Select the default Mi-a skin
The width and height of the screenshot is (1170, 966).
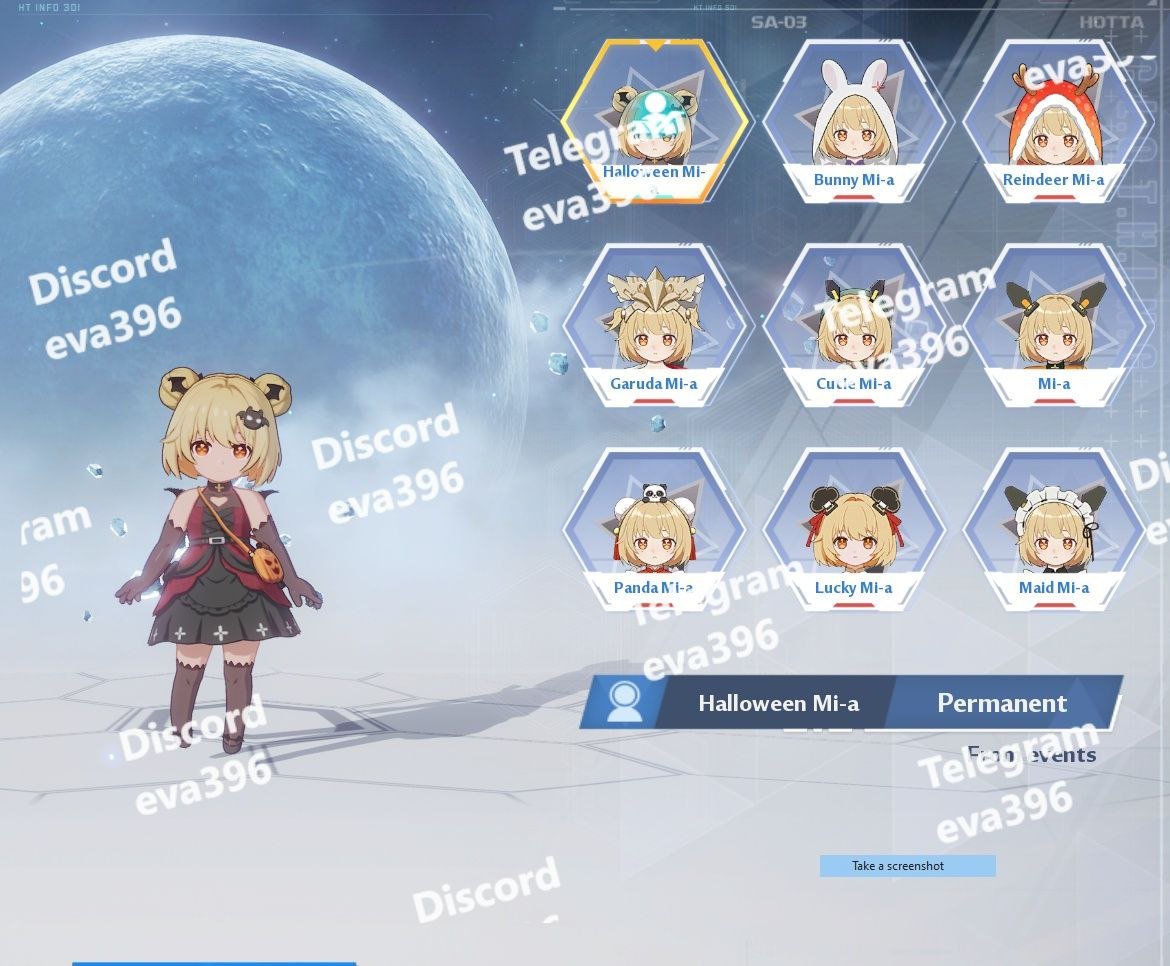point(1053,326)
